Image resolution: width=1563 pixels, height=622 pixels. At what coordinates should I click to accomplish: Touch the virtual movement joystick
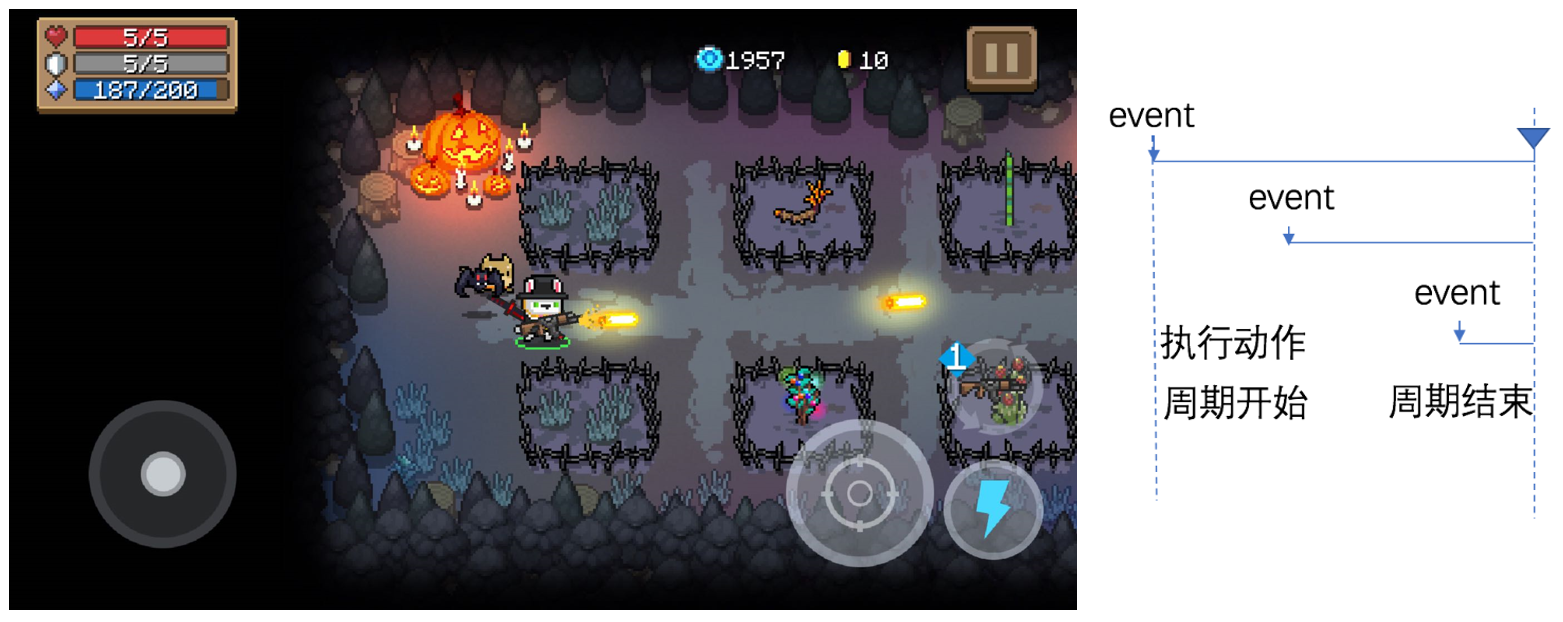162,474
